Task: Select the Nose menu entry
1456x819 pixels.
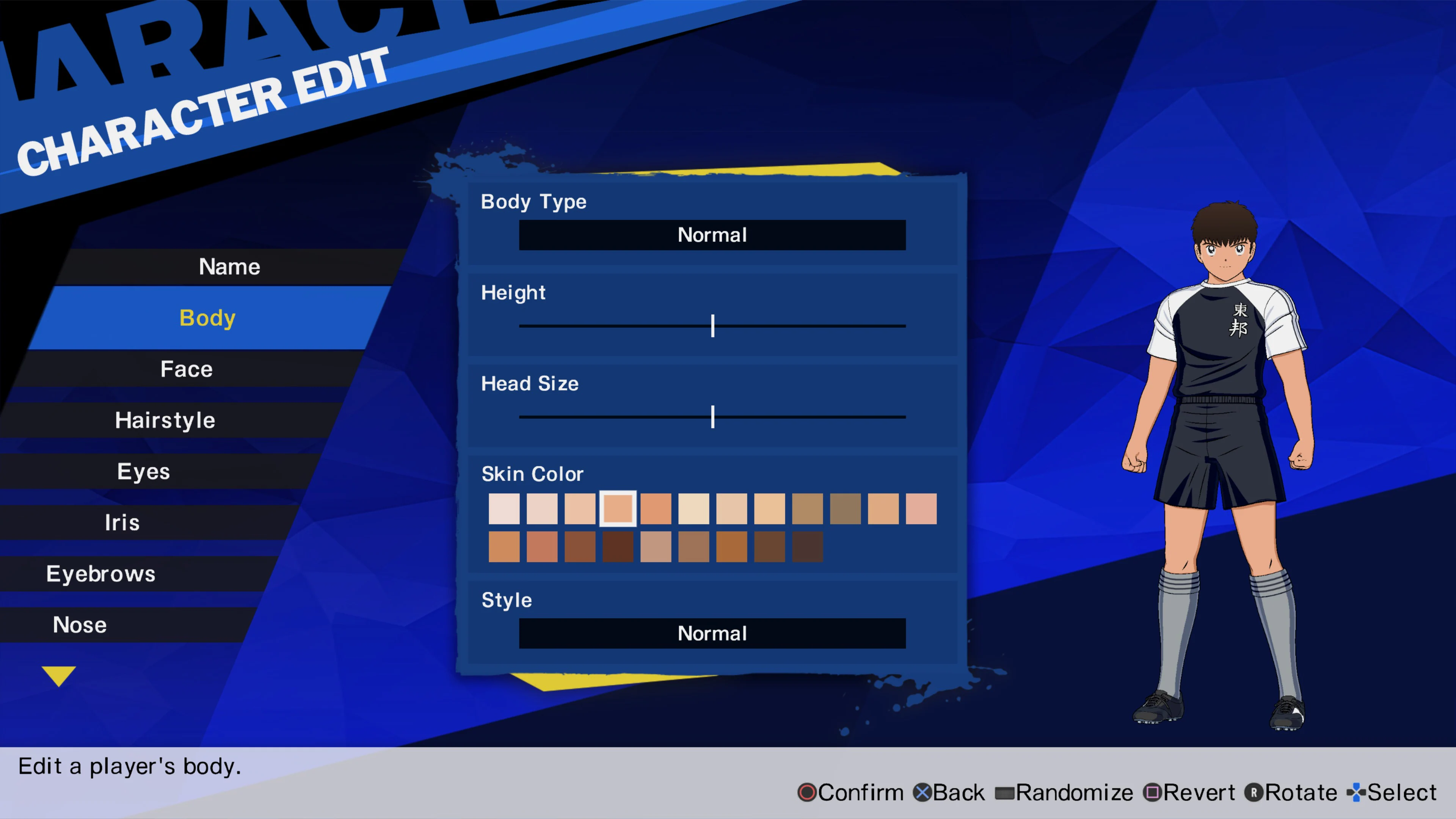Action: tap(80, 624)
